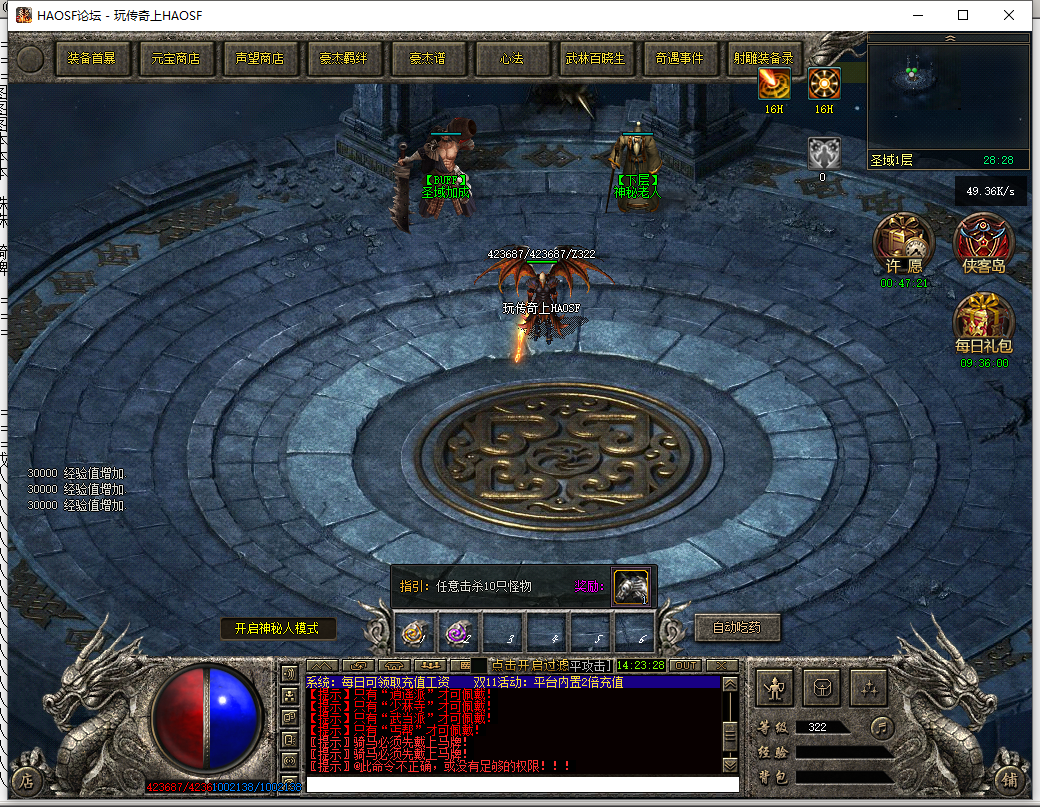Open the 心法 menu

click(512, 59)
